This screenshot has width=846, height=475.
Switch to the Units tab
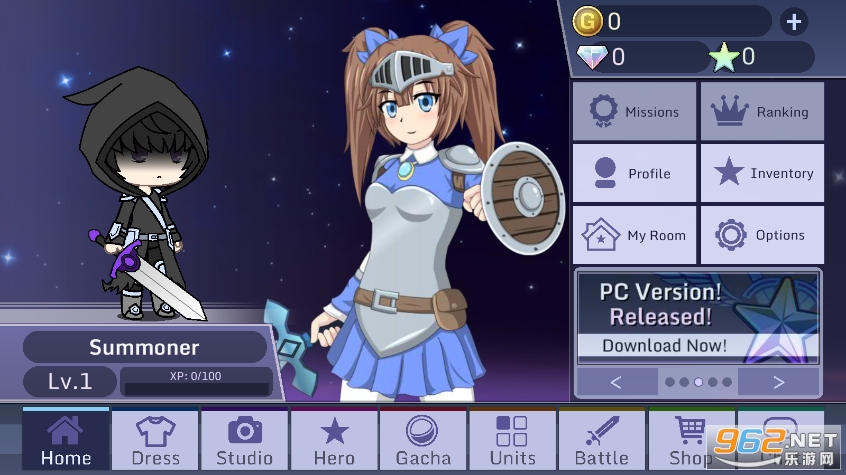[x=512, y=441]
